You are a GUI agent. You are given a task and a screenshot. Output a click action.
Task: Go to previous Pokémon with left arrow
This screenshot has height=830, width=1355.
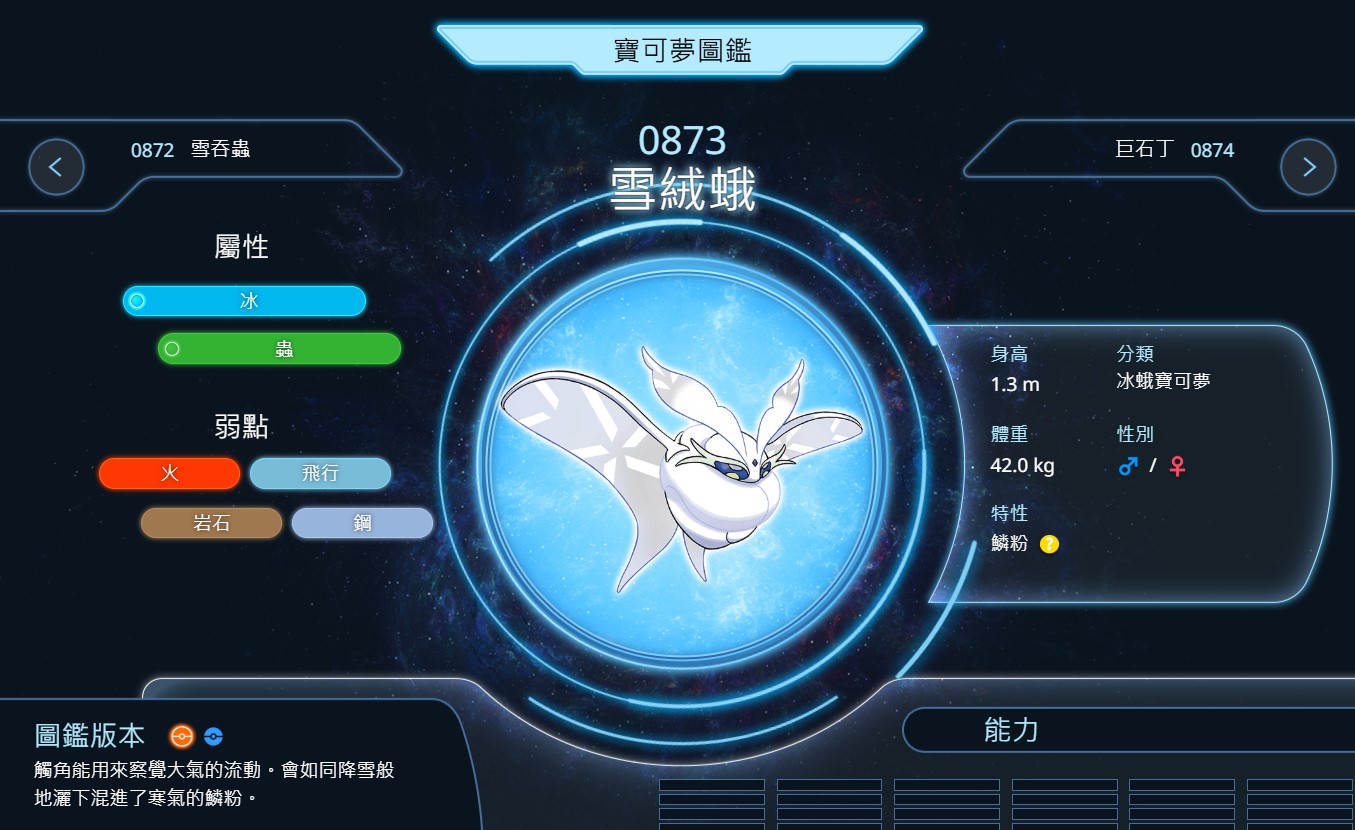coord(56,167)
